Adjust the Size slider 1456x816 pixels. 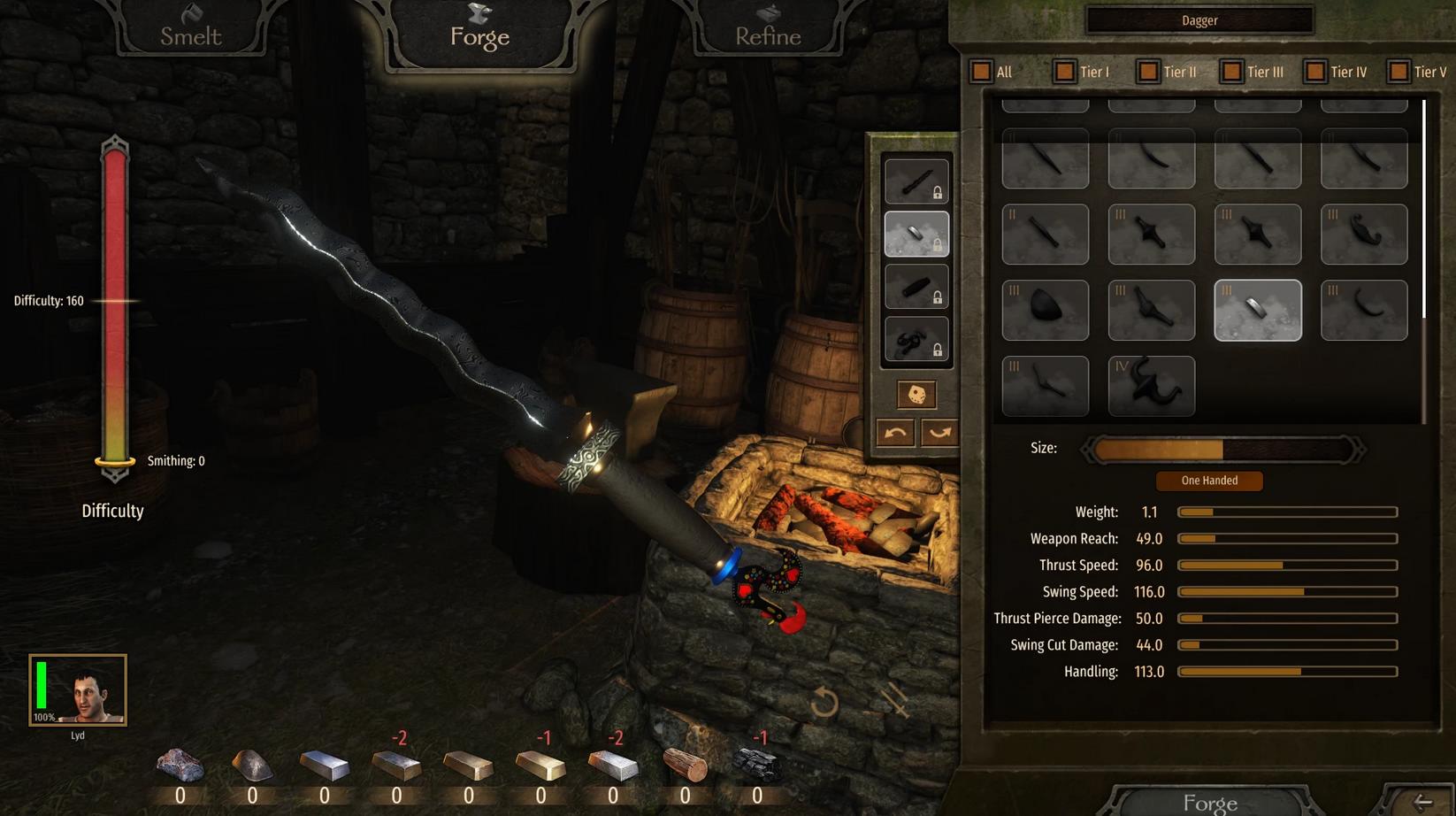tap(1222, 450)
